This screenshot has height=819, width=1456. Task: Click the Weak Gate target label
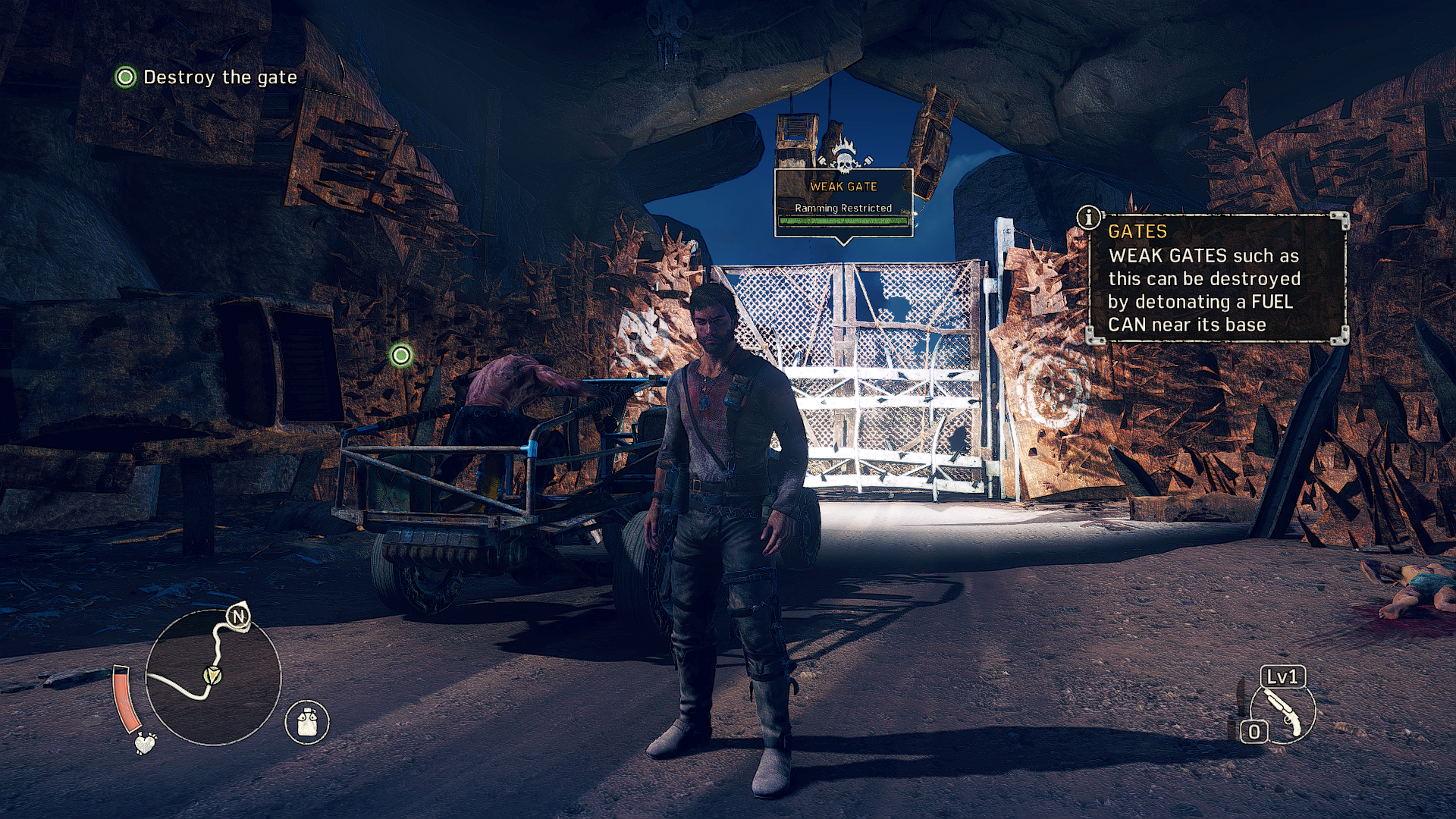[x=843, y=187]
